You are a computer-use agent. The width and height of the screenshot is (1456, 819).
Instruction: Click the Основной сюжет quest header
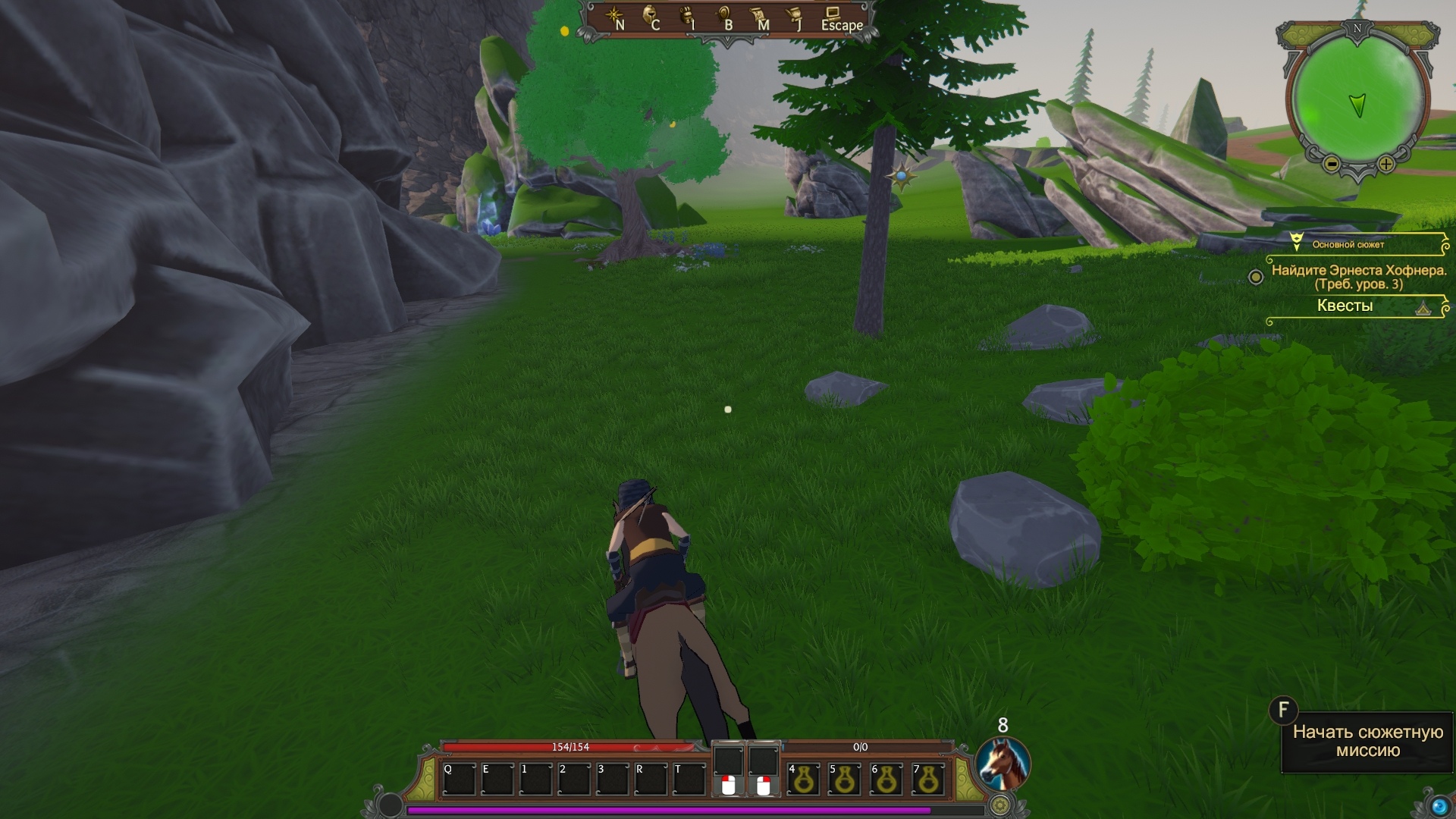[x=1348, y=244]
